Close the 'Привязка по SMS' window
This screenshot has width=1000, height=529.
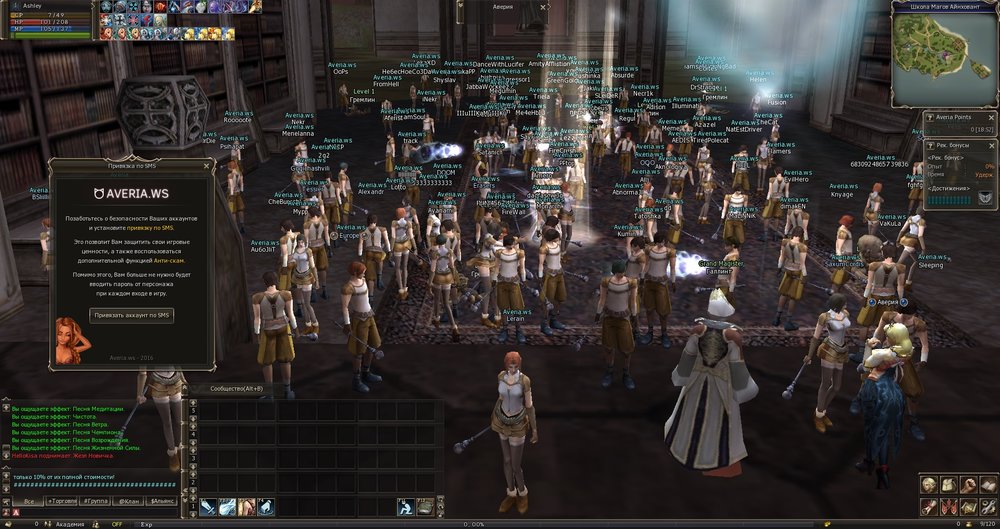tap(206, 166)
